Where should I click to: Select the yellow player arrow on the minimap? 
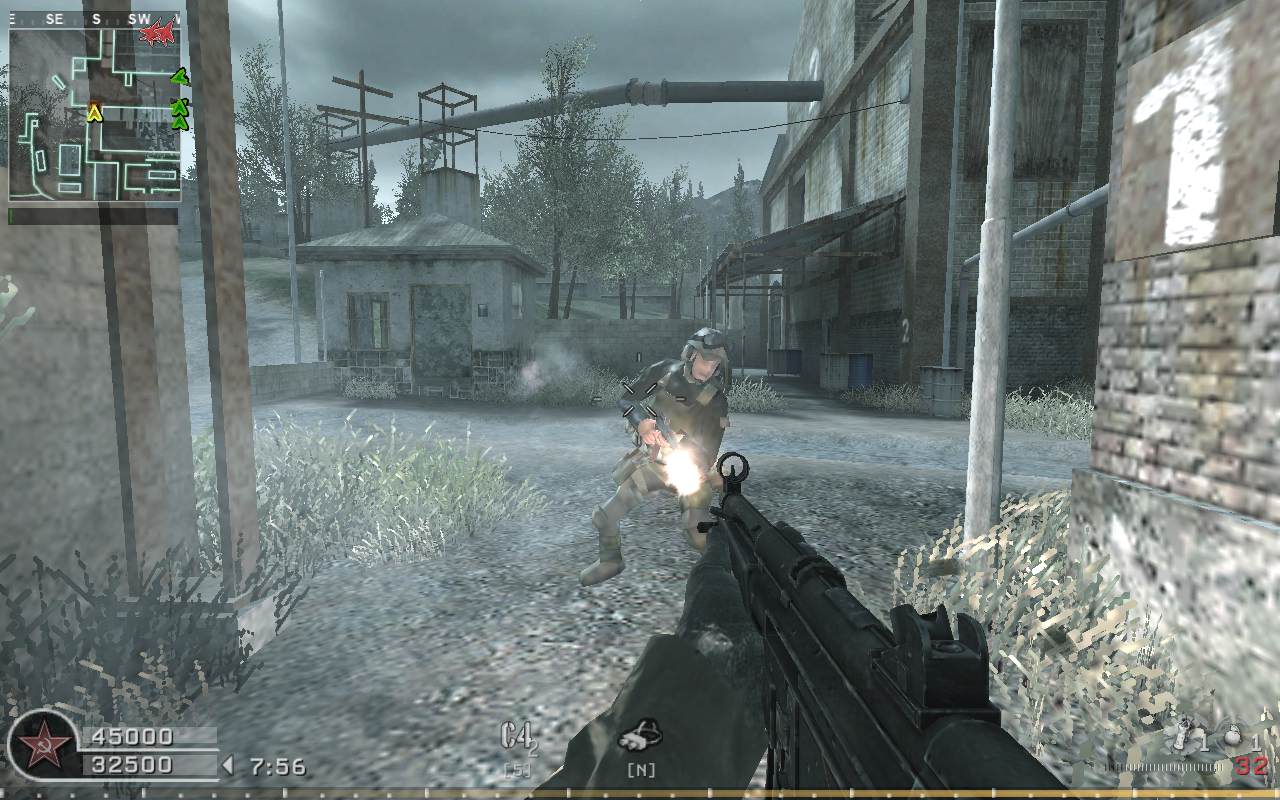96,113
